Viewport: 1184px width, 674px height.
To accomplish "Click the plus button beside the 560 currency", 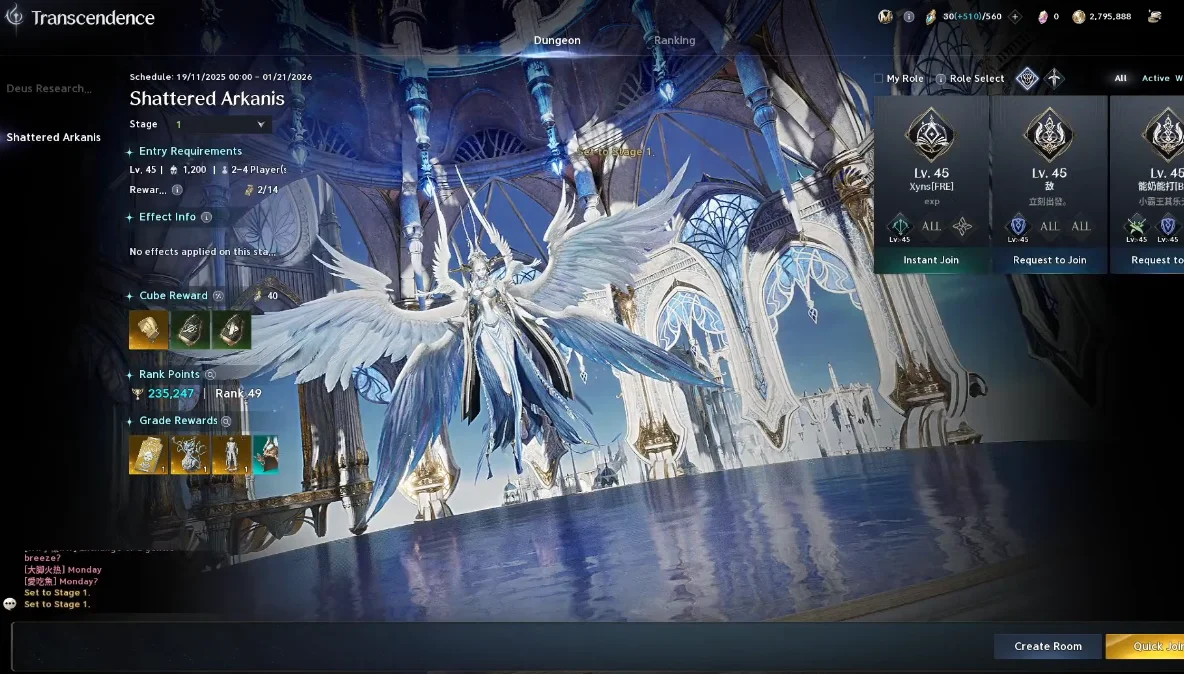I will pyautogui.click(x=1015, y=17).
